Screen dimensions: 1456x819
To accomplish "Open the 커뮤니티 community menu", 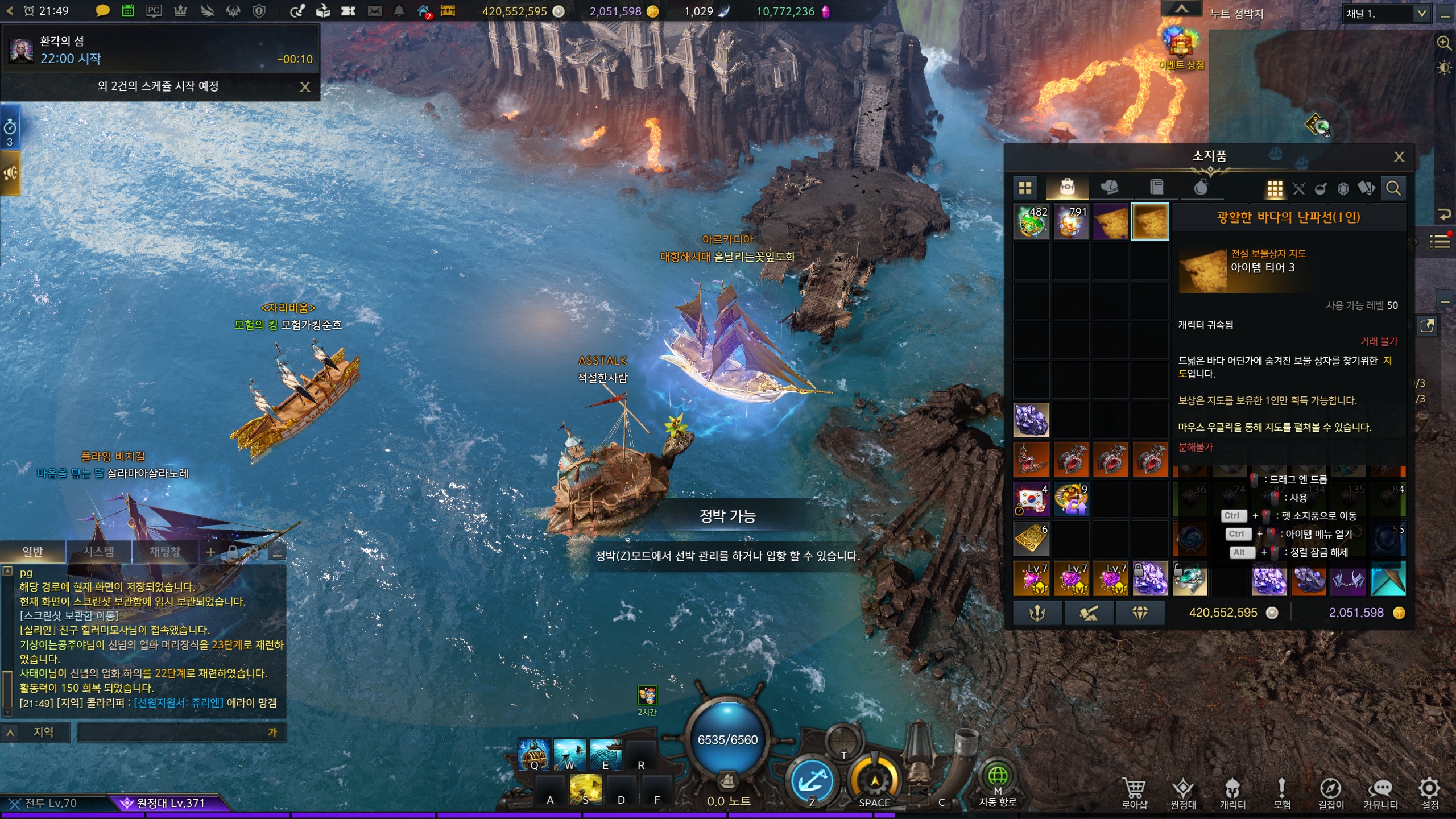I will click(x=1380, y=793).
